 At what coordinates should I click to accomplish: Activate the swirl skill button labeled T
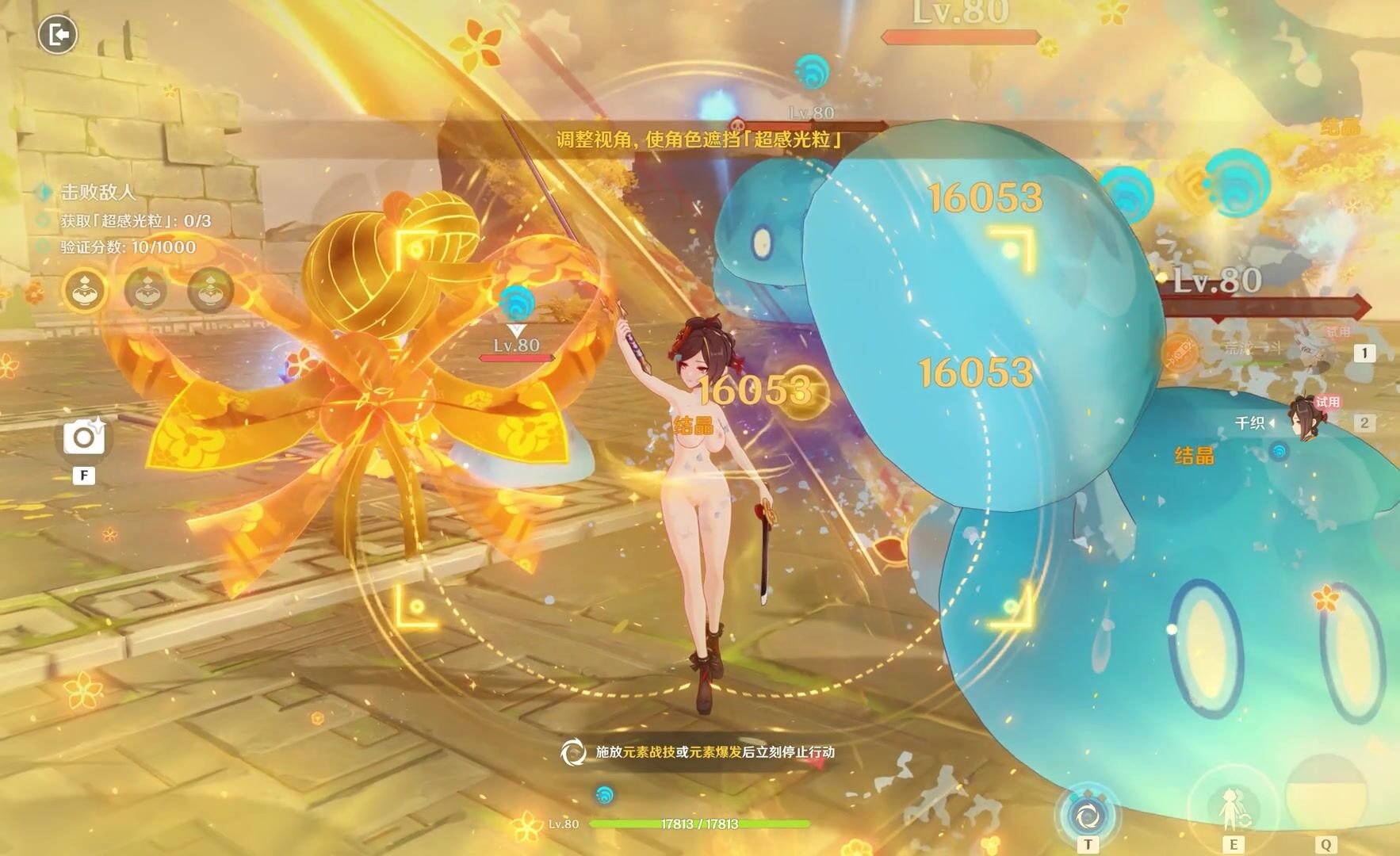click(x=1087, y=814)
